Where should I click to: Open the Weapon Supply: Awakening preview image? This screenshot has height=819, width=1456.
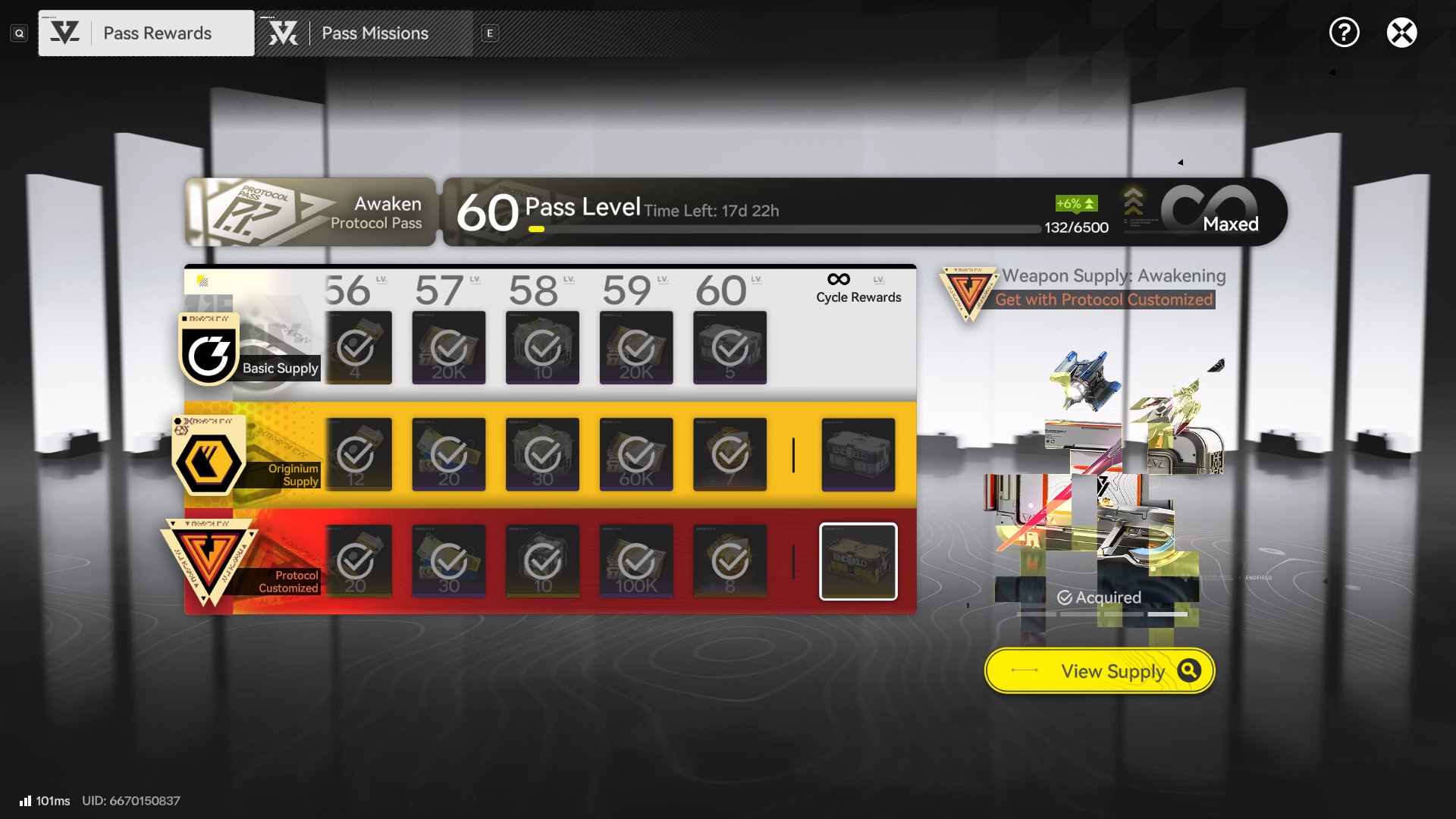pos(1100,485)
